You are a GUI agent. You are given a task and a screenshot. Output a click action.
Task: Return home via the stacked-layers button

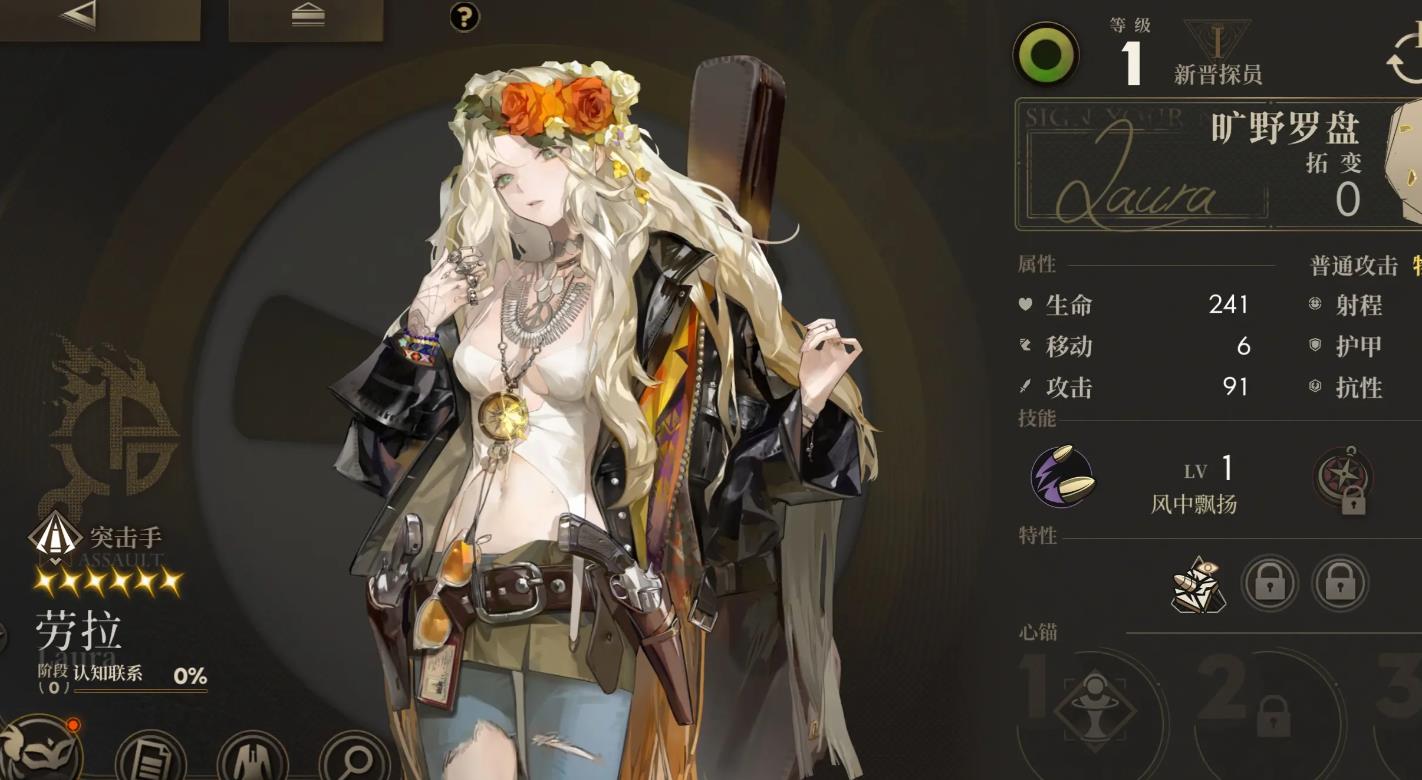pyautogui.click(x=306, y=16)
